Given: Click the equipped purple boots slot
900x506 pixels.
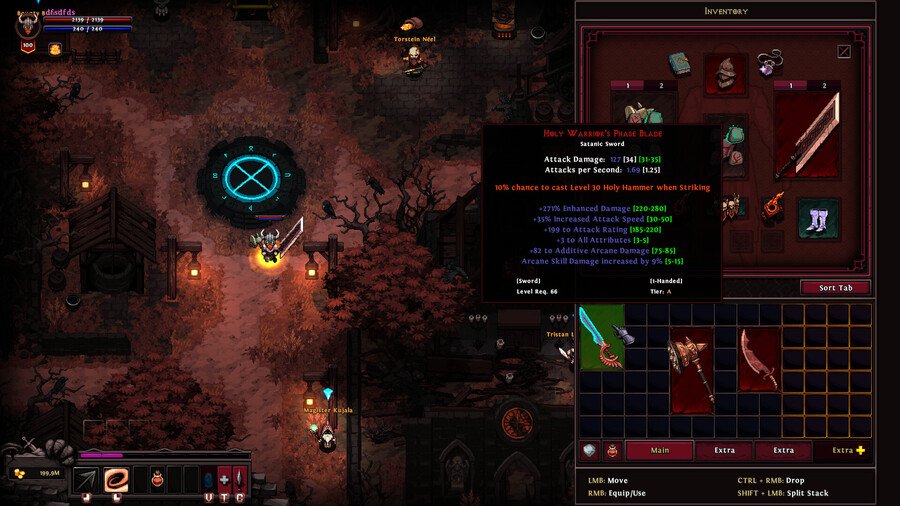Looking at the screenshot, I should [818, 219].
